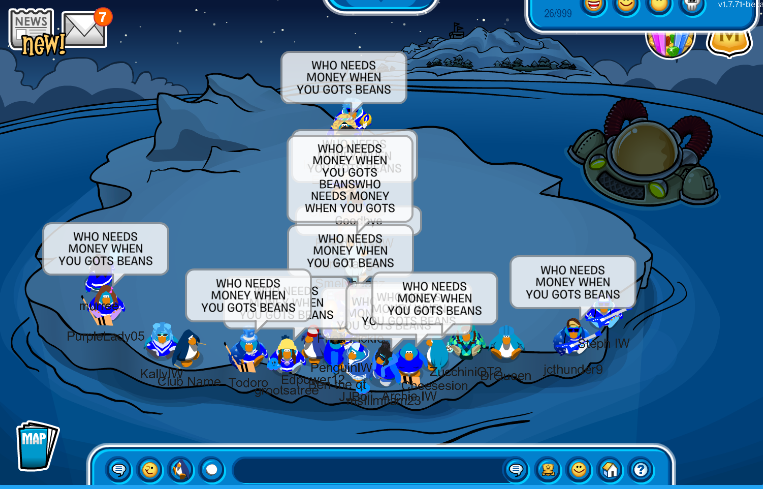
Task: Select the laughing face emote in top panel
Action: pos(594,7)
